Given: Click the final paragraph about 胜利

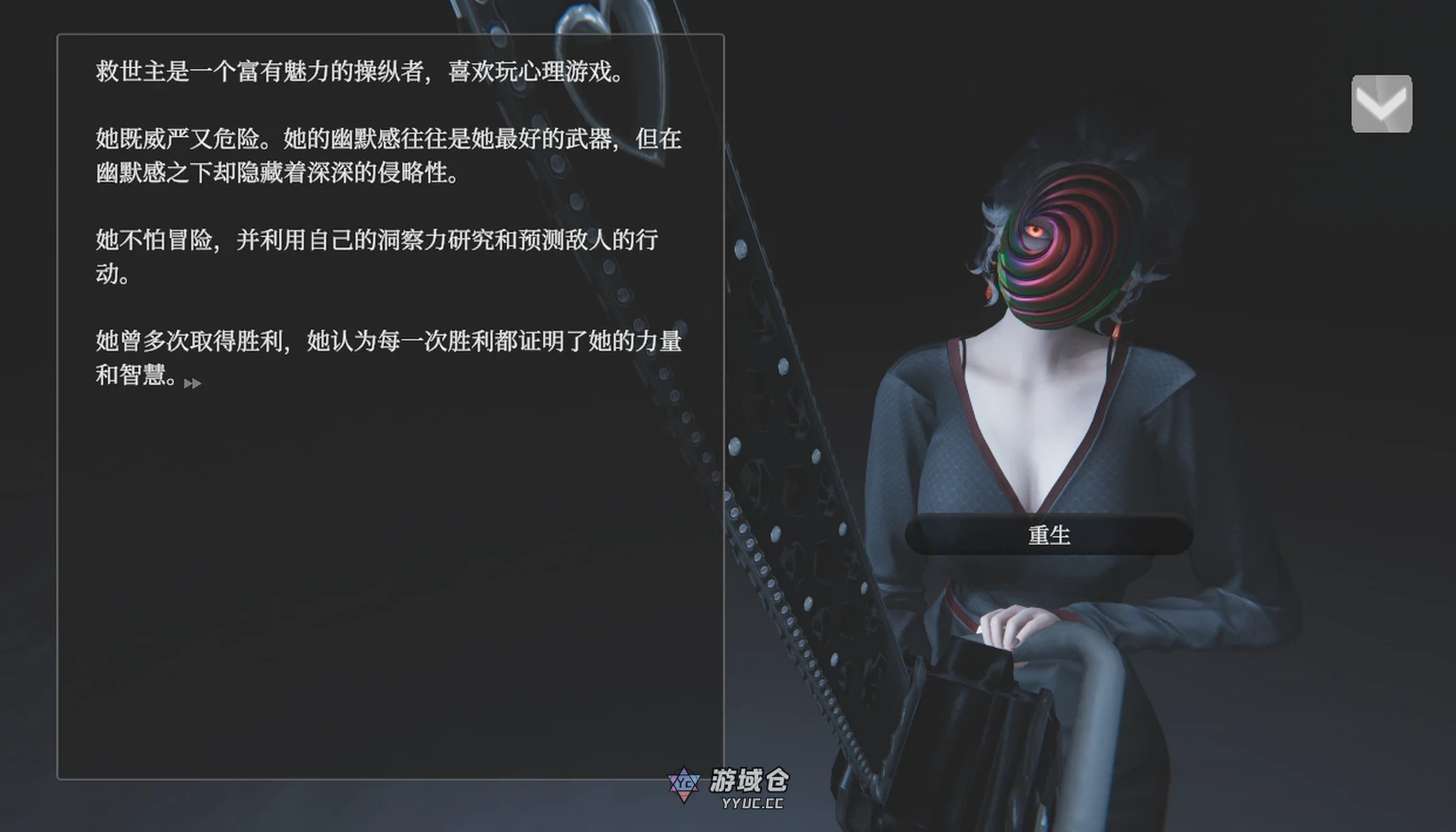Looking at the screenshot, I should click(x=388, y=359).
